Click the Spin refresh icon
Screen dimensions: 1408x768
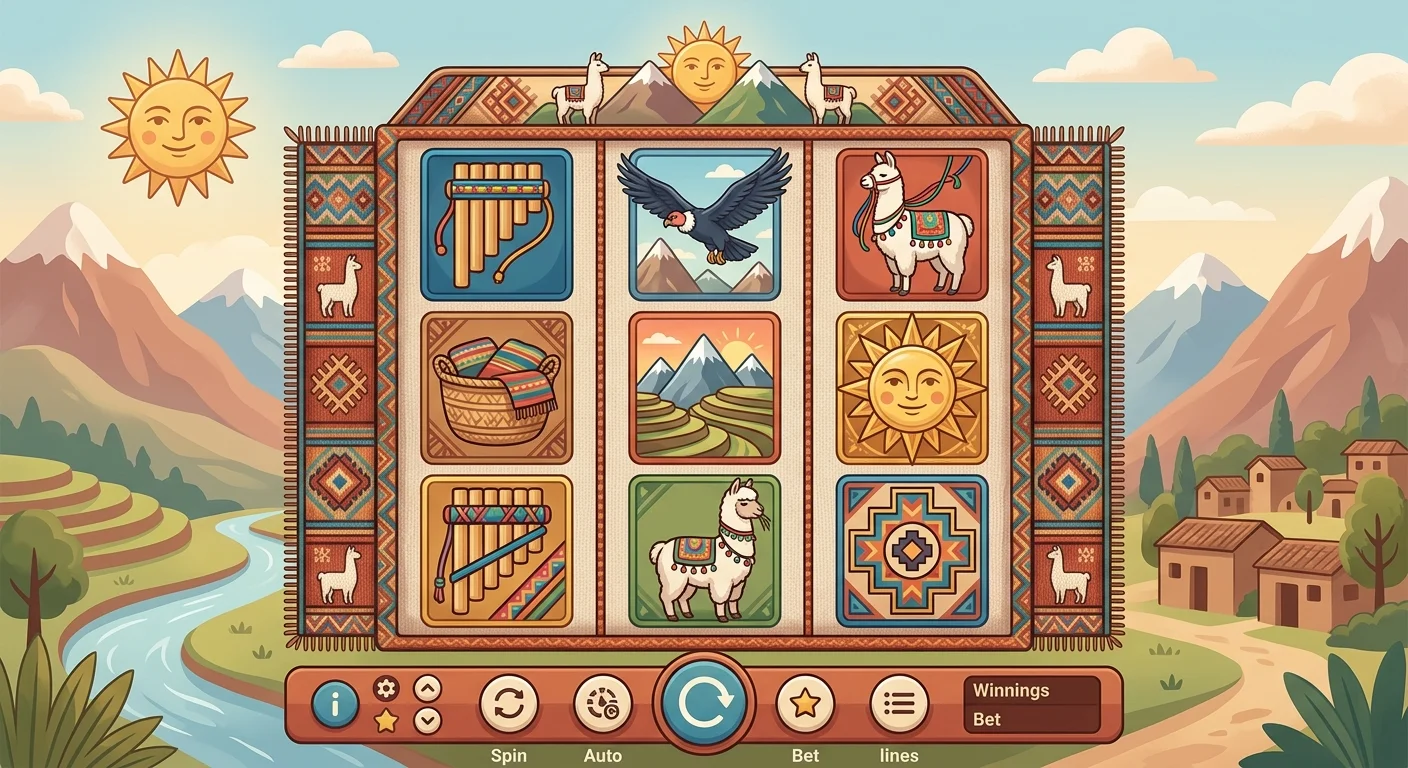(x=510, y=704)
